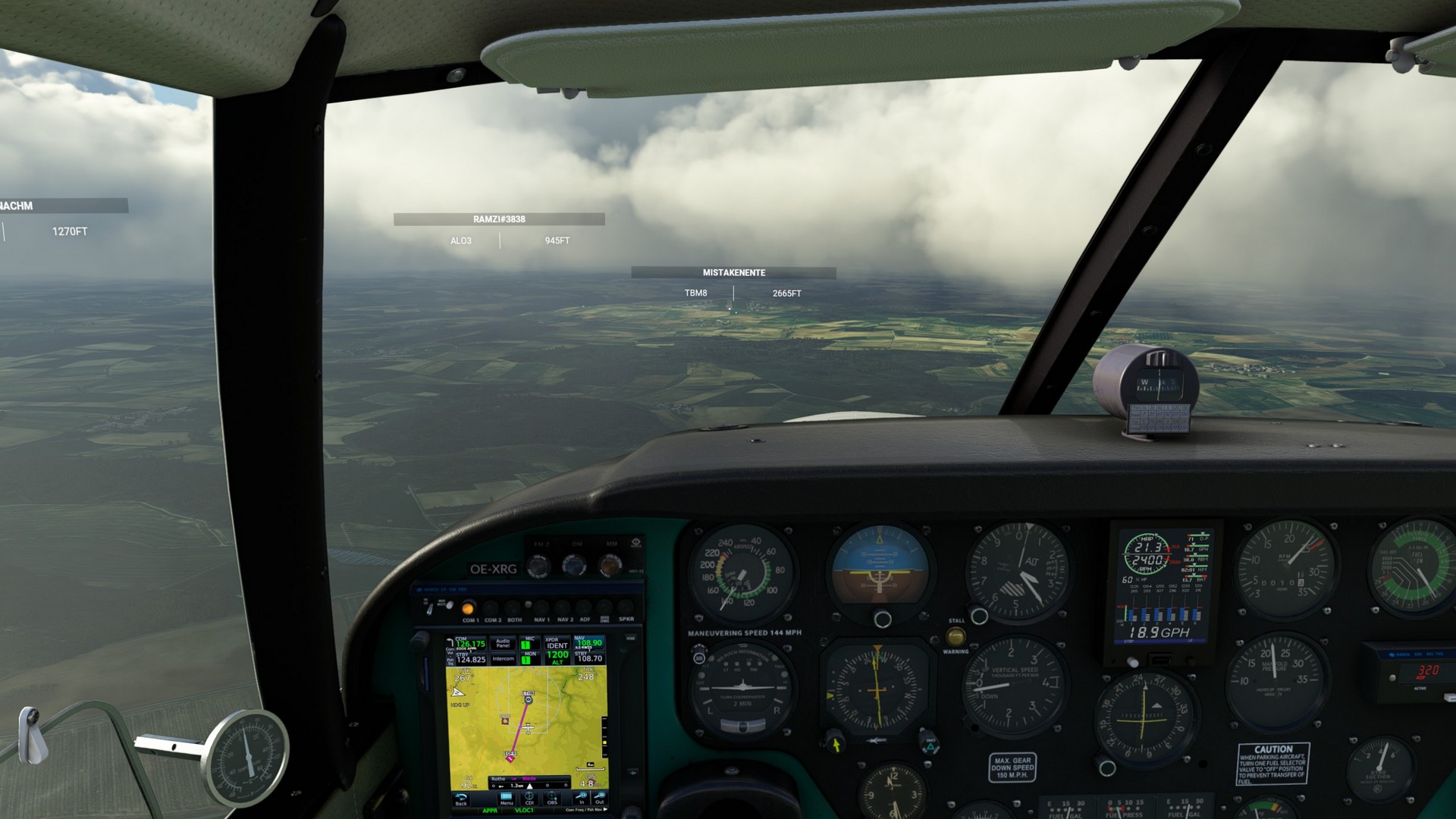Select the 1200 transponder code field

coord(557,657)
